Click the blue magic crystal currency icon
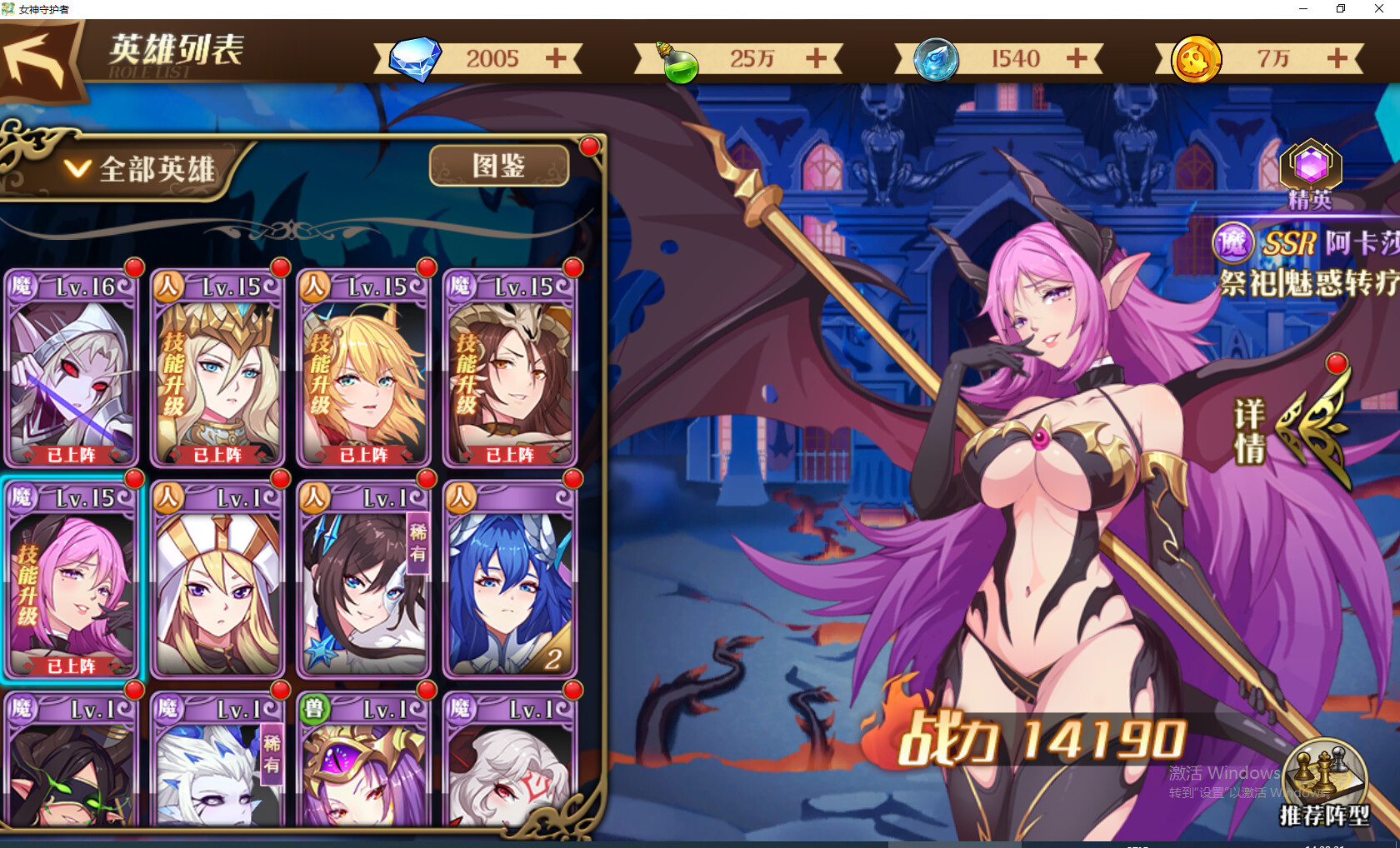1400x848 pixels. click(937, 59)
